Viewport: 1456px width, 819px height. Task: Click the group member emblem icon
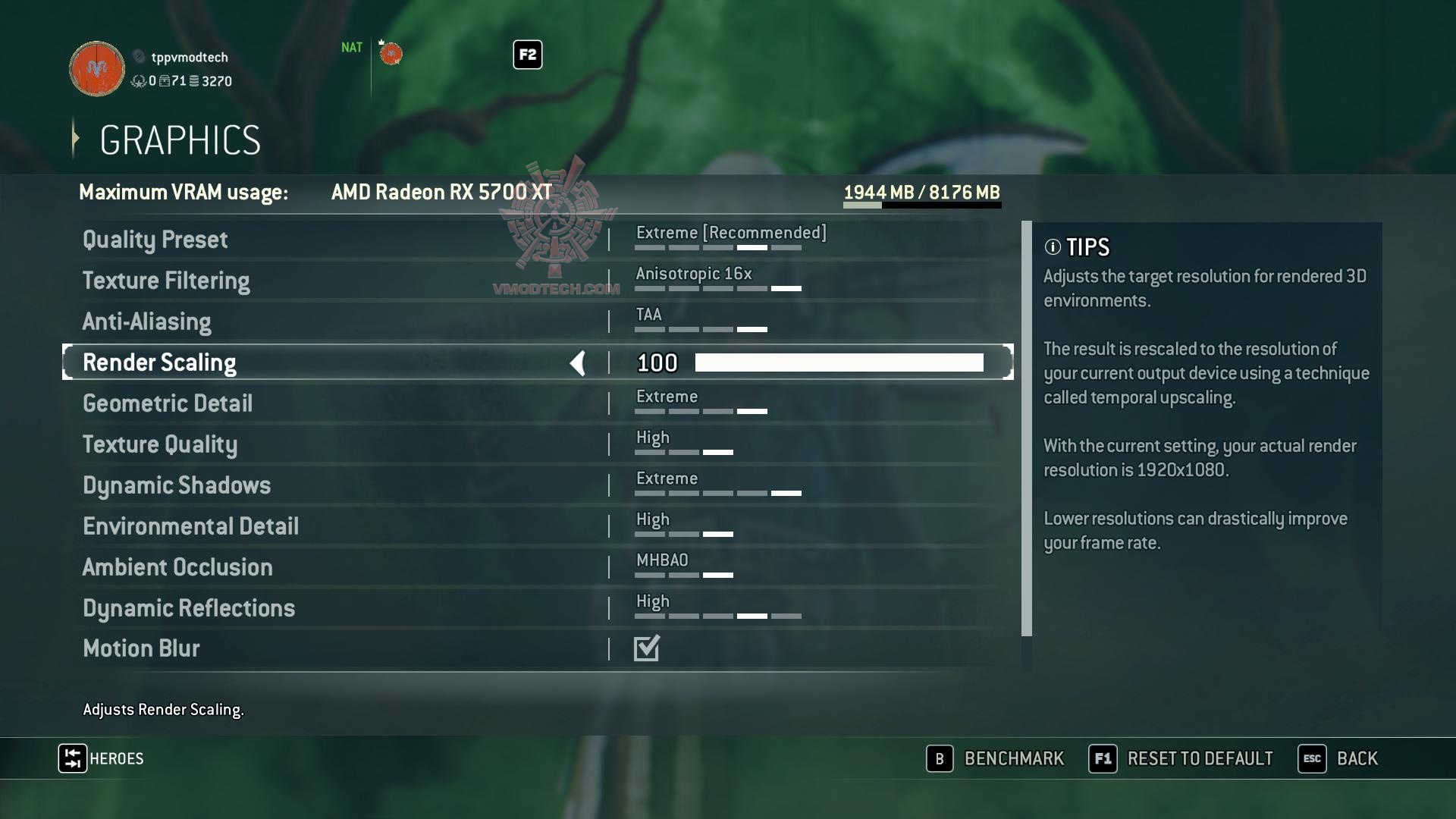(391, 54)
